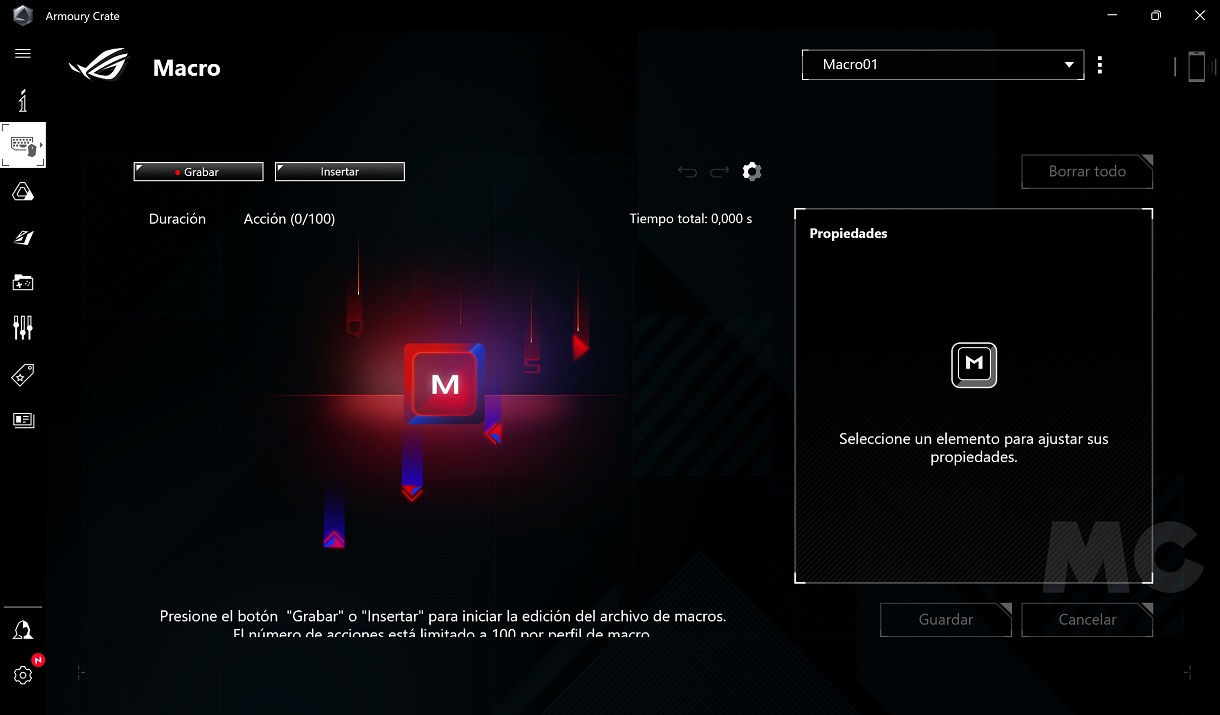Redo the last macro action
1220x715 pixels.
tap(719, 172)
